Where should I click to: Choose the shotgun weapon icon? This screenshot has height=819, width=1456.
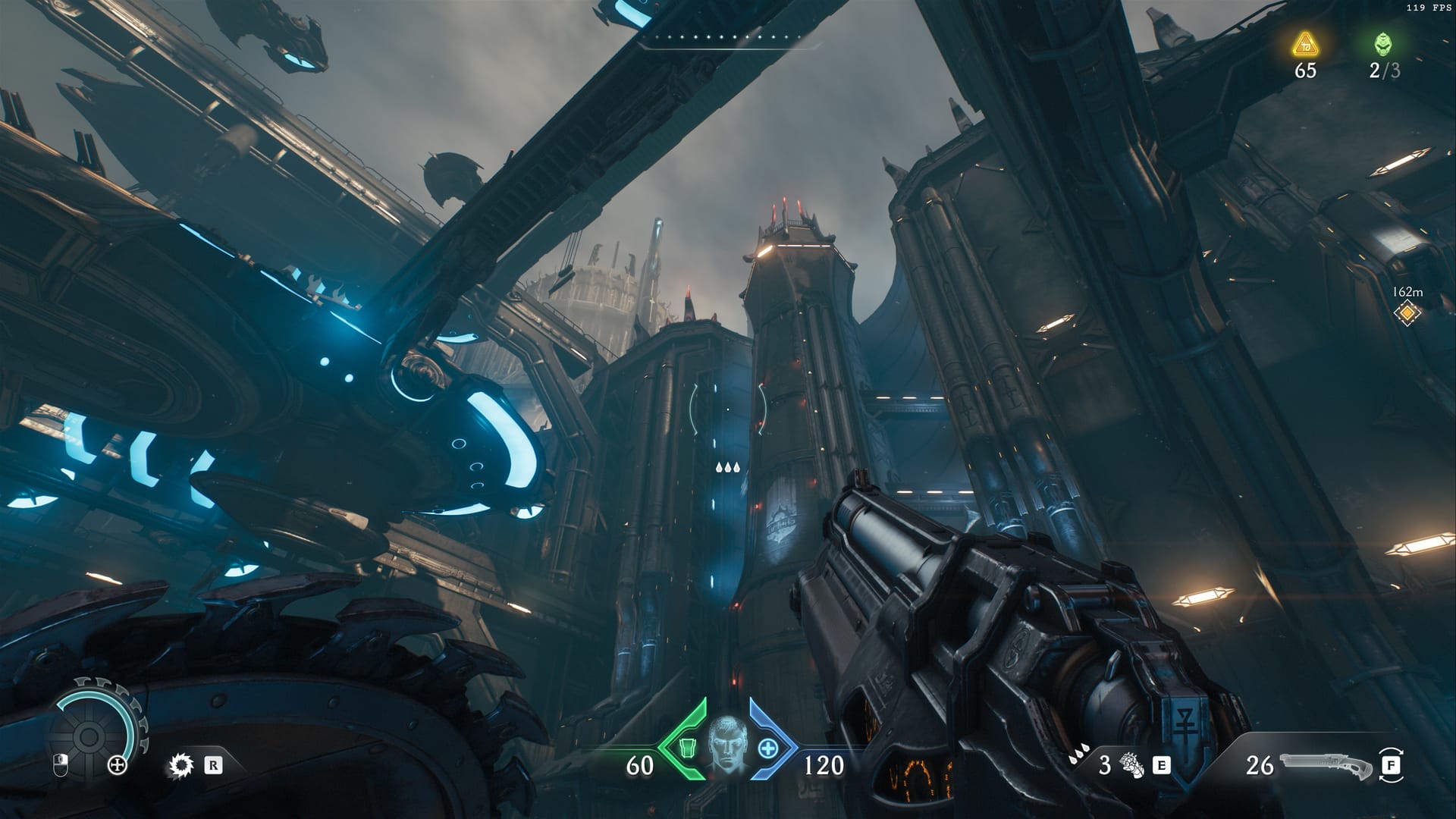click(1325, 764)
